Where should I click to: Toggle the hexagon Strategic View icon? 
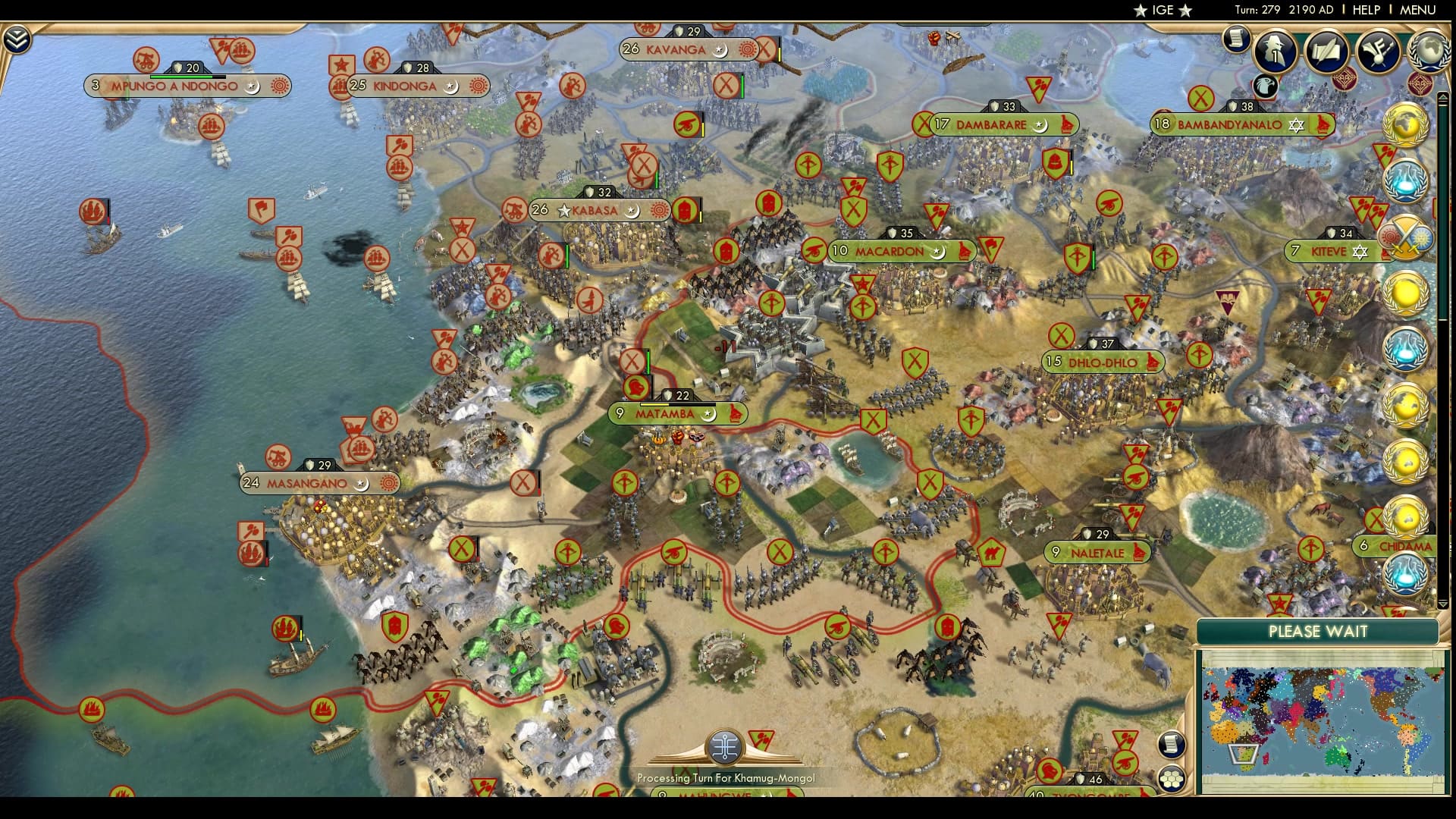point(1171,779)
